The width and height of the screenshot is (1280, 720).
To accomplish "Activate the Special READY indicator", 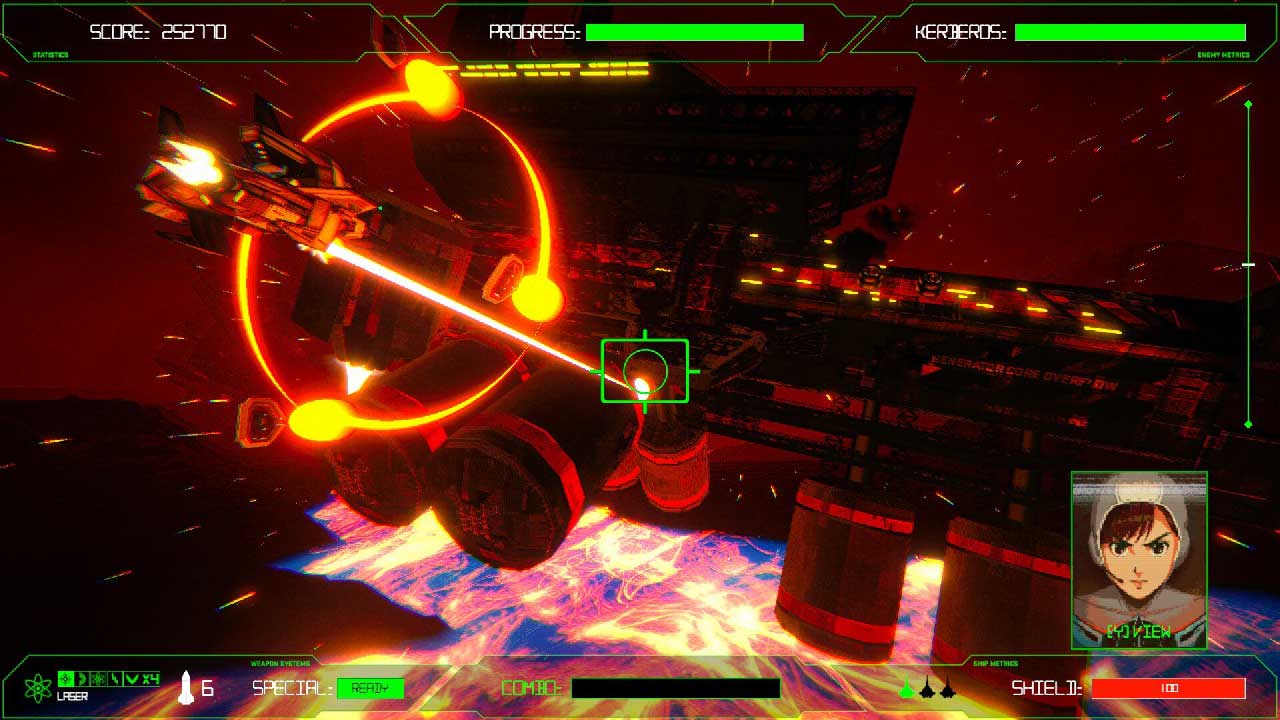I will point(370,688).
